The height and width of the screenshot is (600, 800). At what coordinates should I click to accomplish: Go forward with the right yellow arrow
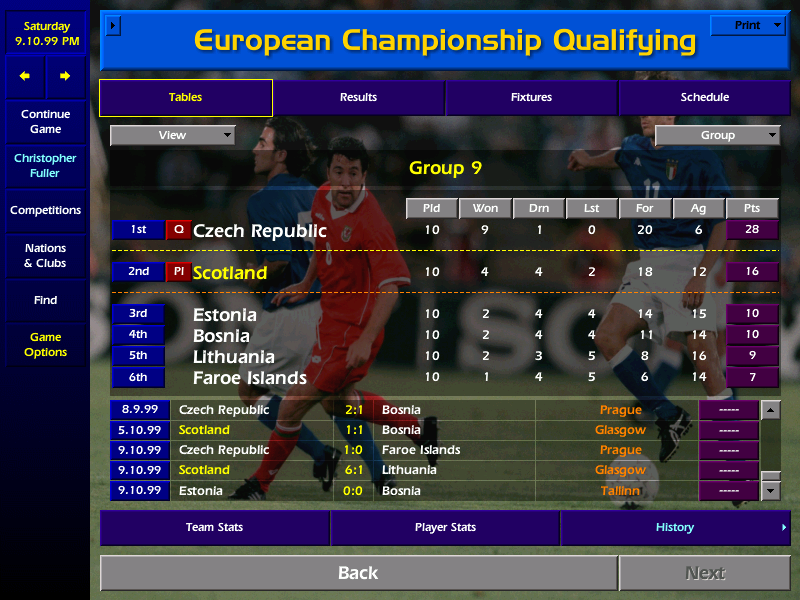click(x=65, y=76)
